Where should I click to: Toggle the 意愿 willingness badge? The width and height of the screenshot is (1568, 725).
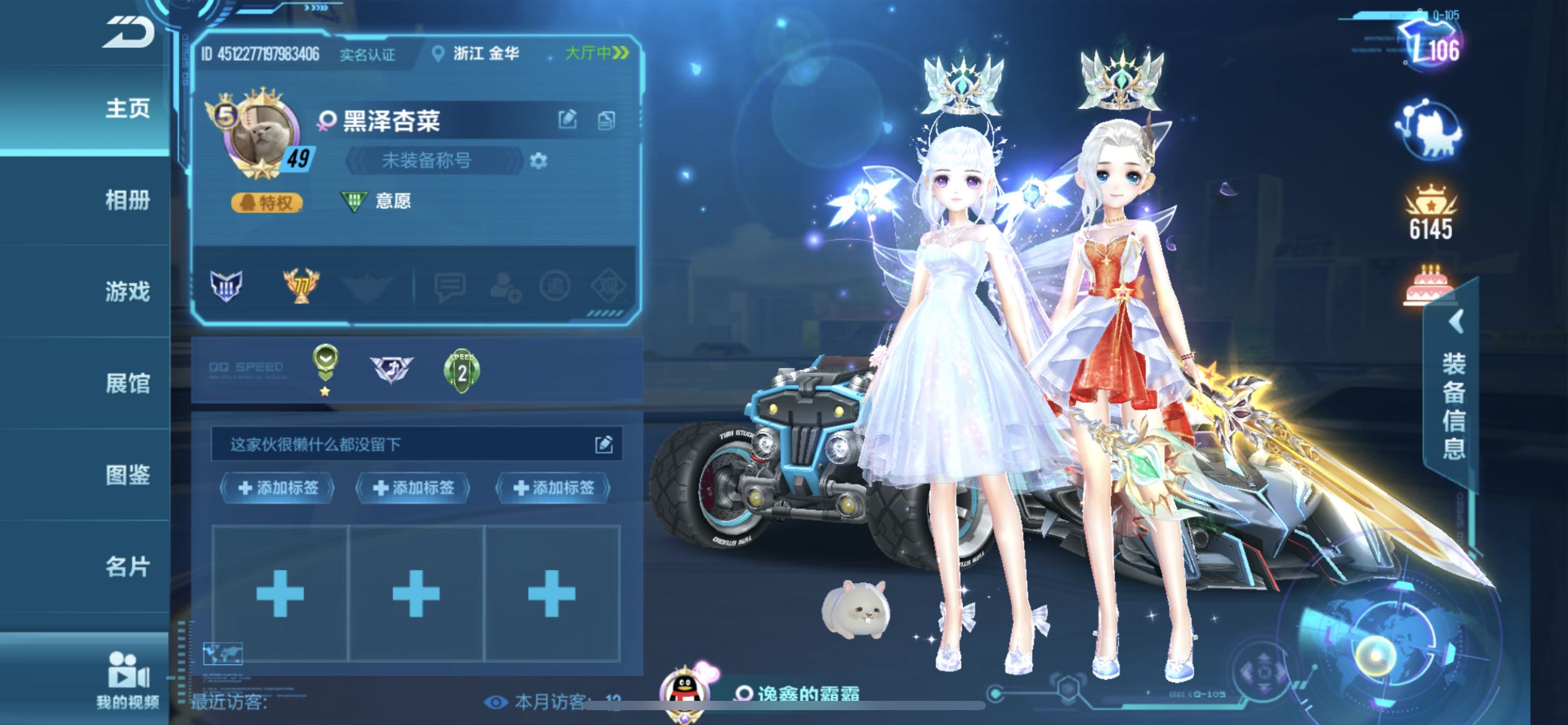[x=373, y=200]
